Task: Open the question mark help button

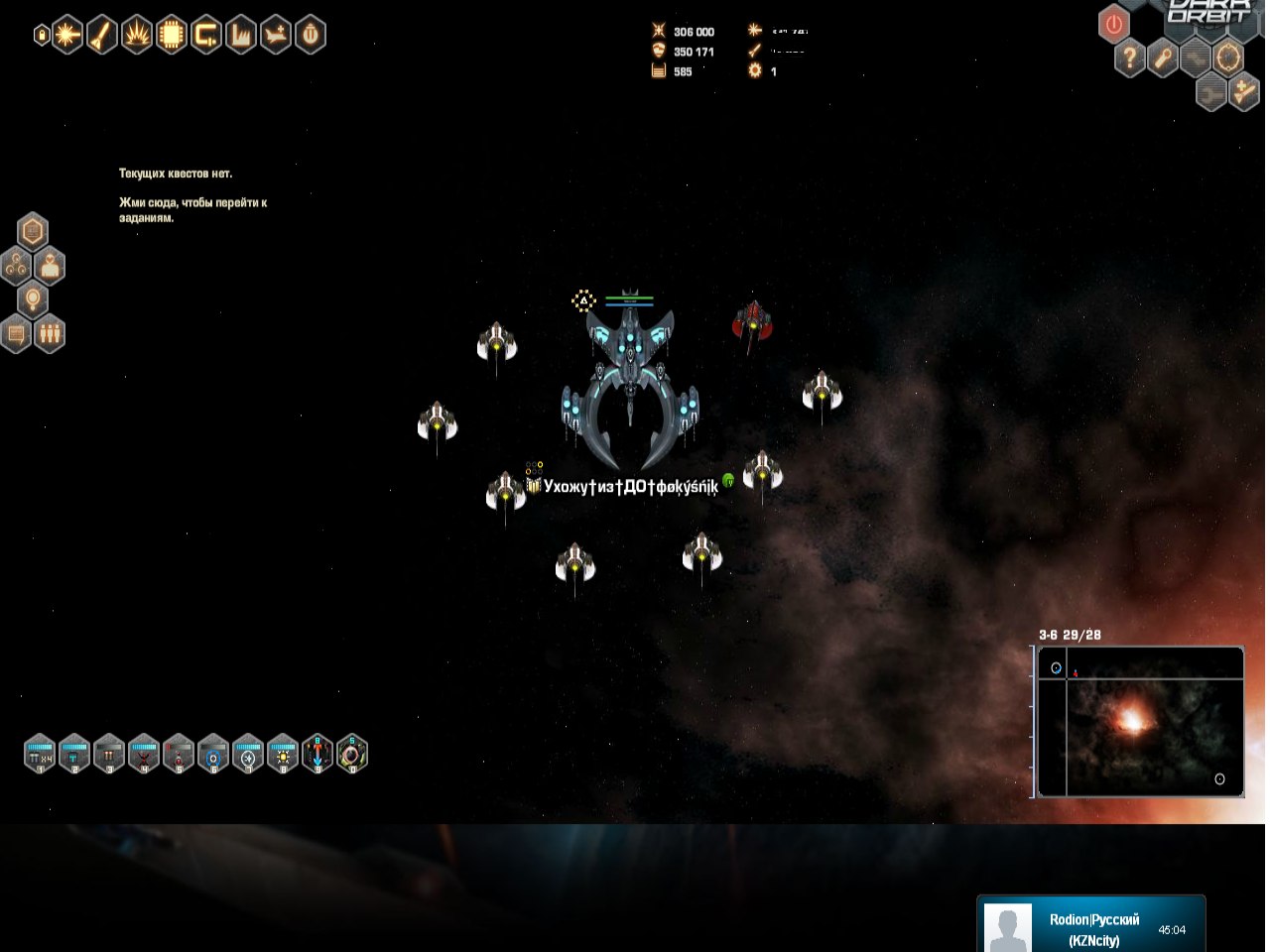Action: point(1129,59)
